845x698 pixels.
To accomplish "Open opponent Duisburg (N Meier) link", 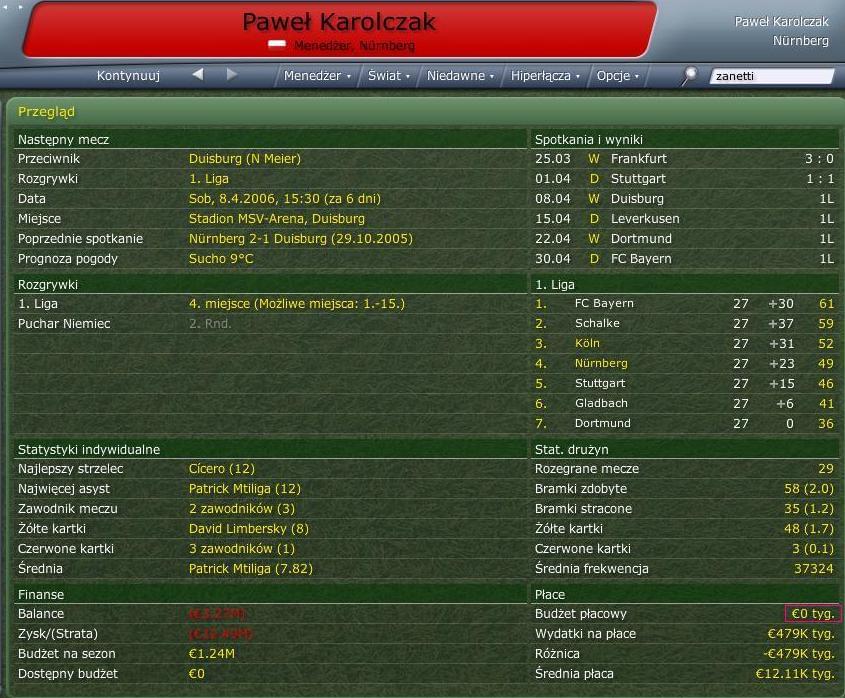I will coord(244,159).
